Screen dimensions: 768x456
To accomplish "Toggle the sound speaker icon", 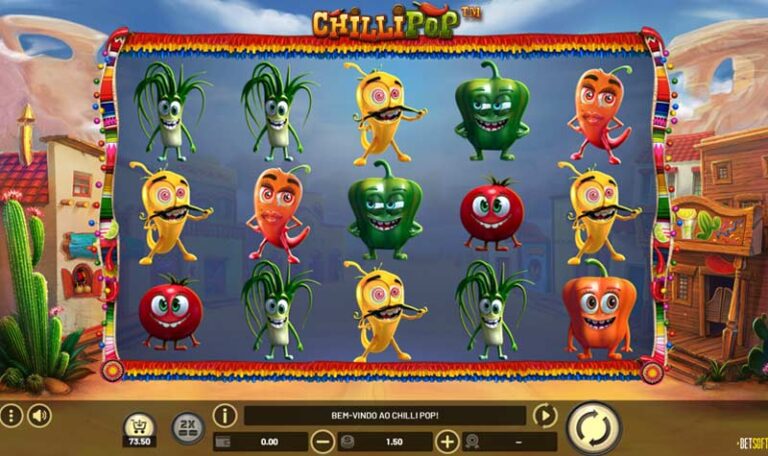I will pyautogui.click(x=39, y=415).
